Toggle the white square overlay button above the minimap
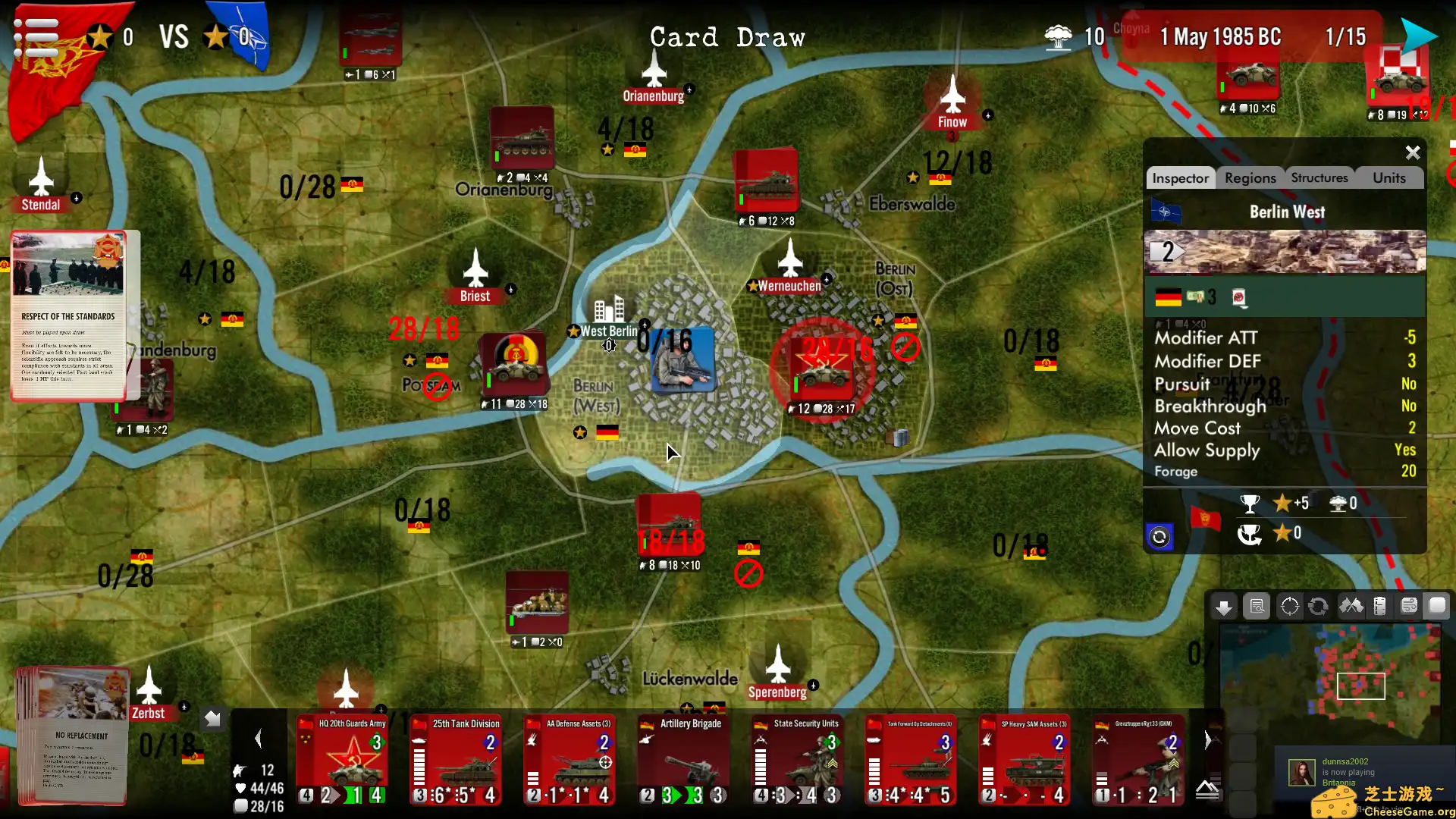 [1437, 606]
